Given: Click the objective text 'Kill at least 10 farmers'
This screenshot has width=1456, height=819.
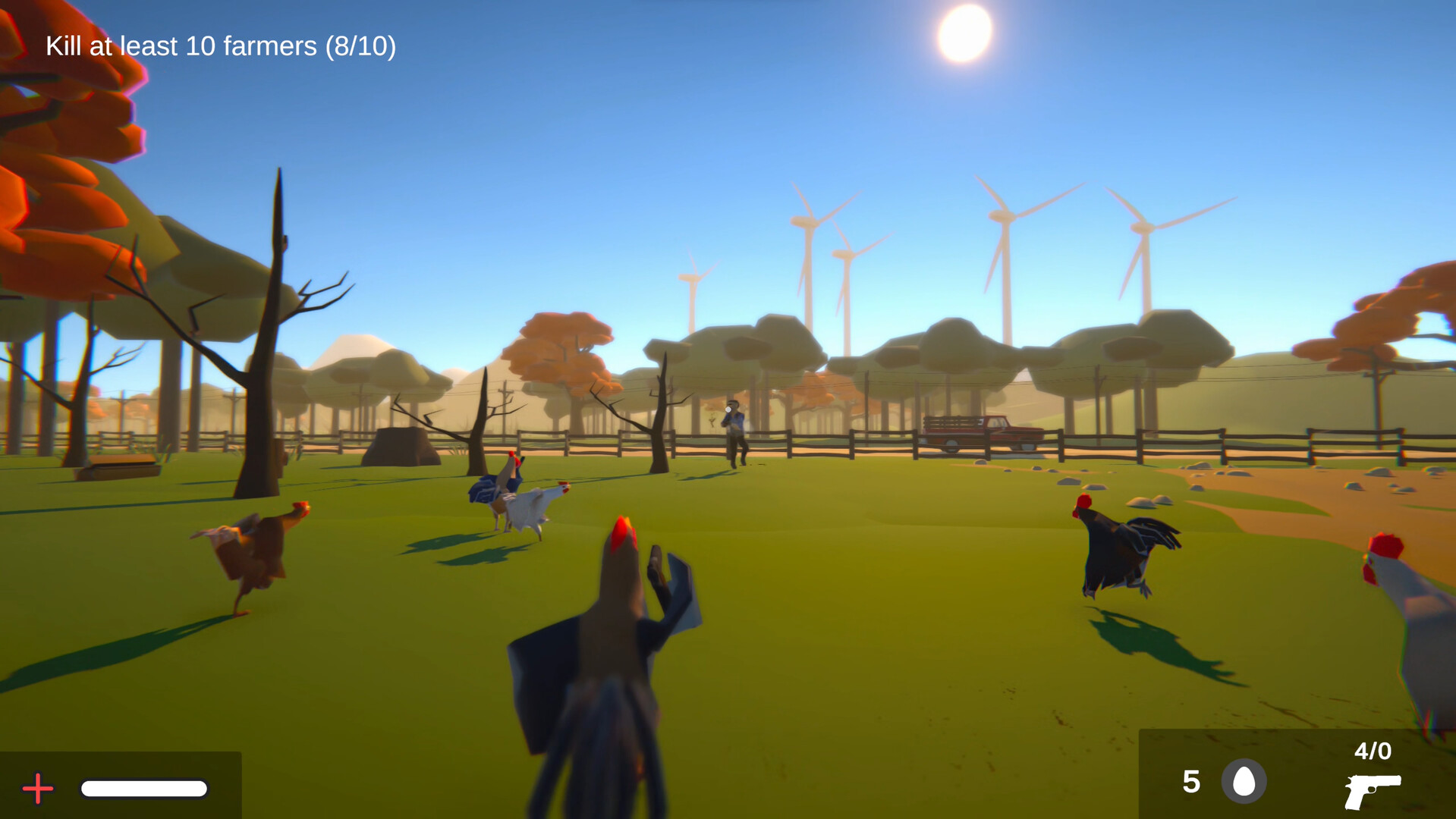Looking at the screenshot, I should 181,46.
